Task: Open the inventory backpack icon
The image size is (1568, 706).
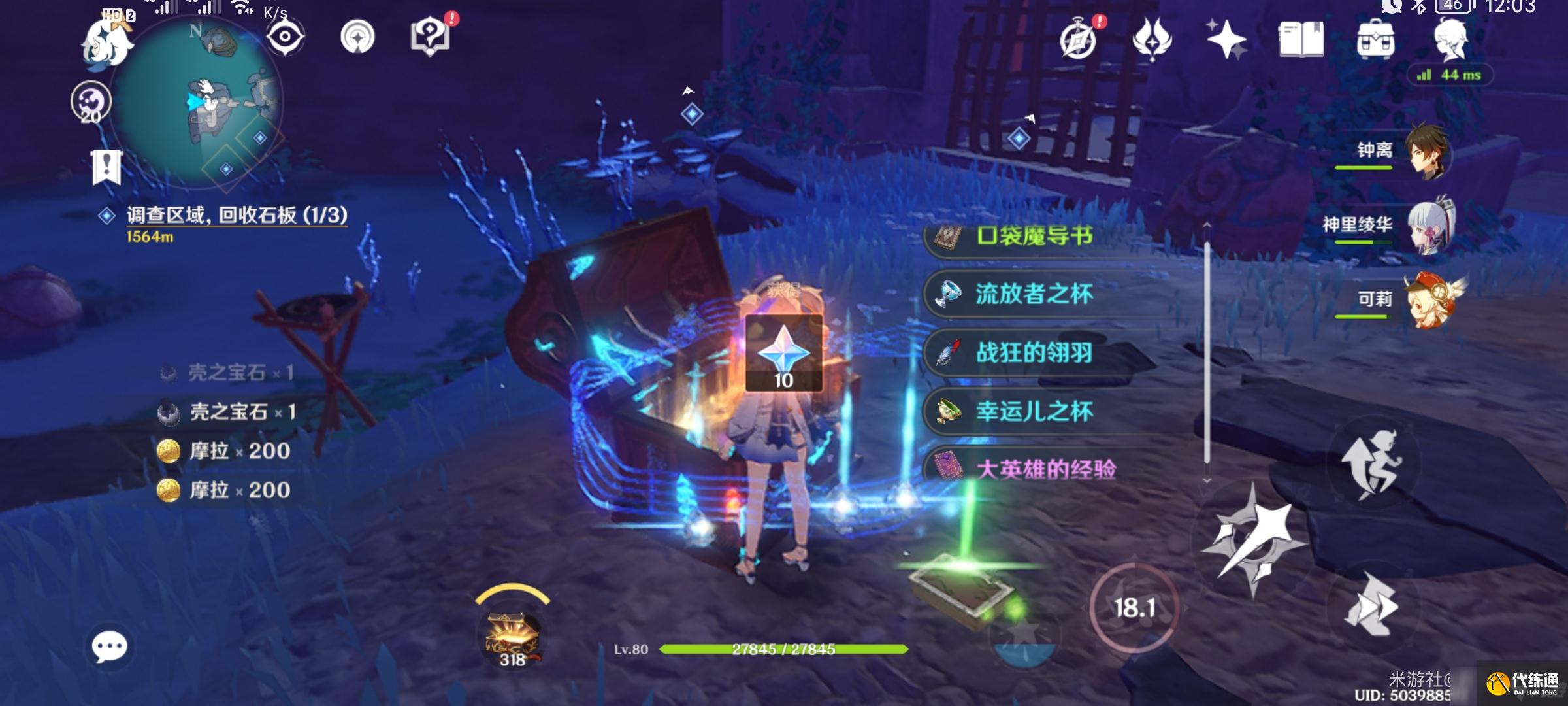Action: [1377, 38]
